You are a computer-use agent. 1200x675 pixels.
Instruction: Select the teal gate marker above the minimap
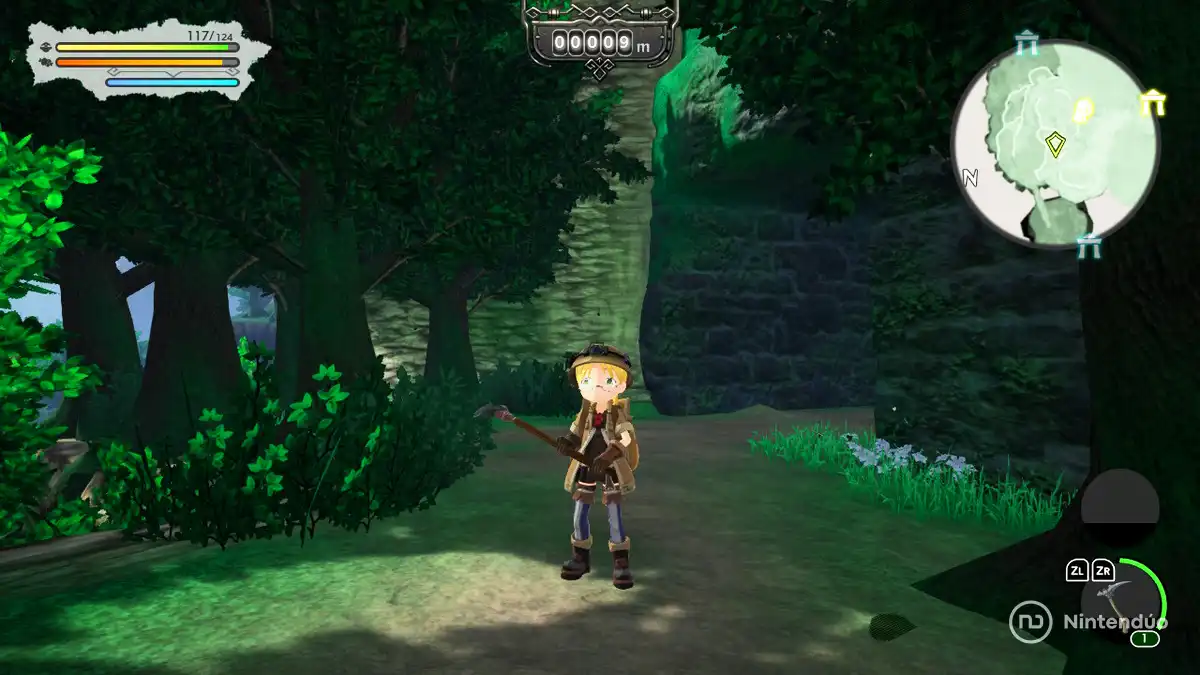[x=1025, y=43]
